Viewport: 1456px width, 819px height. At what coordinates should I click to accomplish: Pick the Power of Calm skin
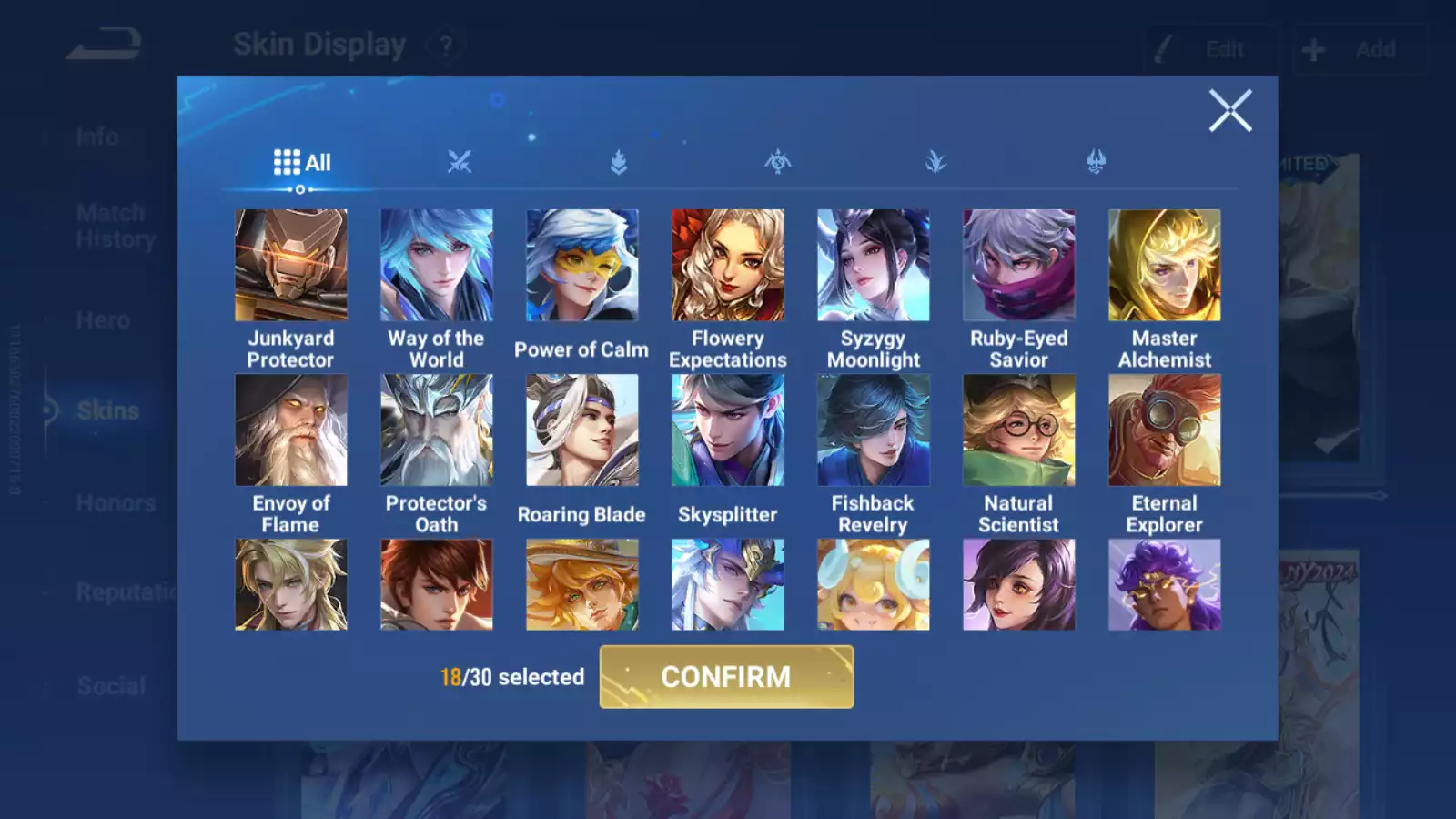pos(582,266)
